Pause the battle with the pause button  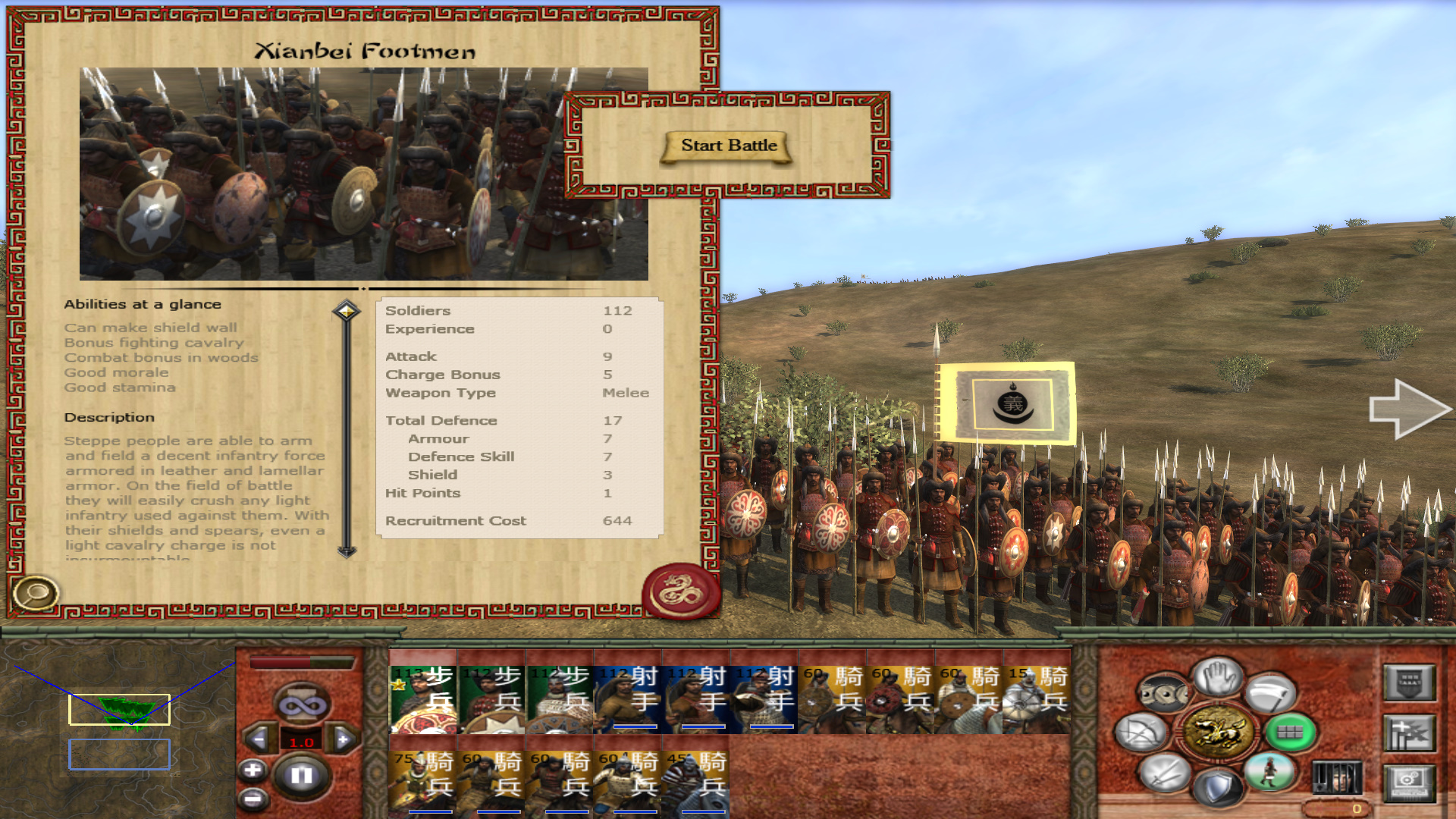coord(301,775)
